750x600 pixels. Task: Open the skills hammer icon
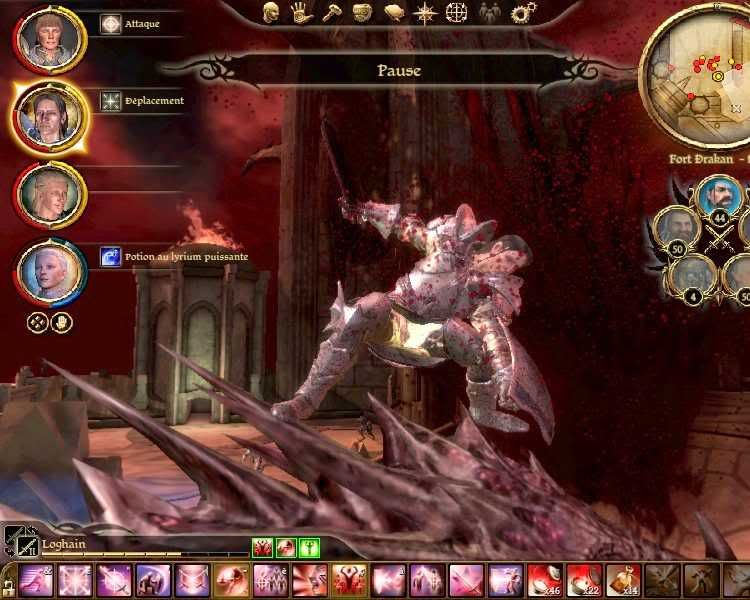pos(330,12)
